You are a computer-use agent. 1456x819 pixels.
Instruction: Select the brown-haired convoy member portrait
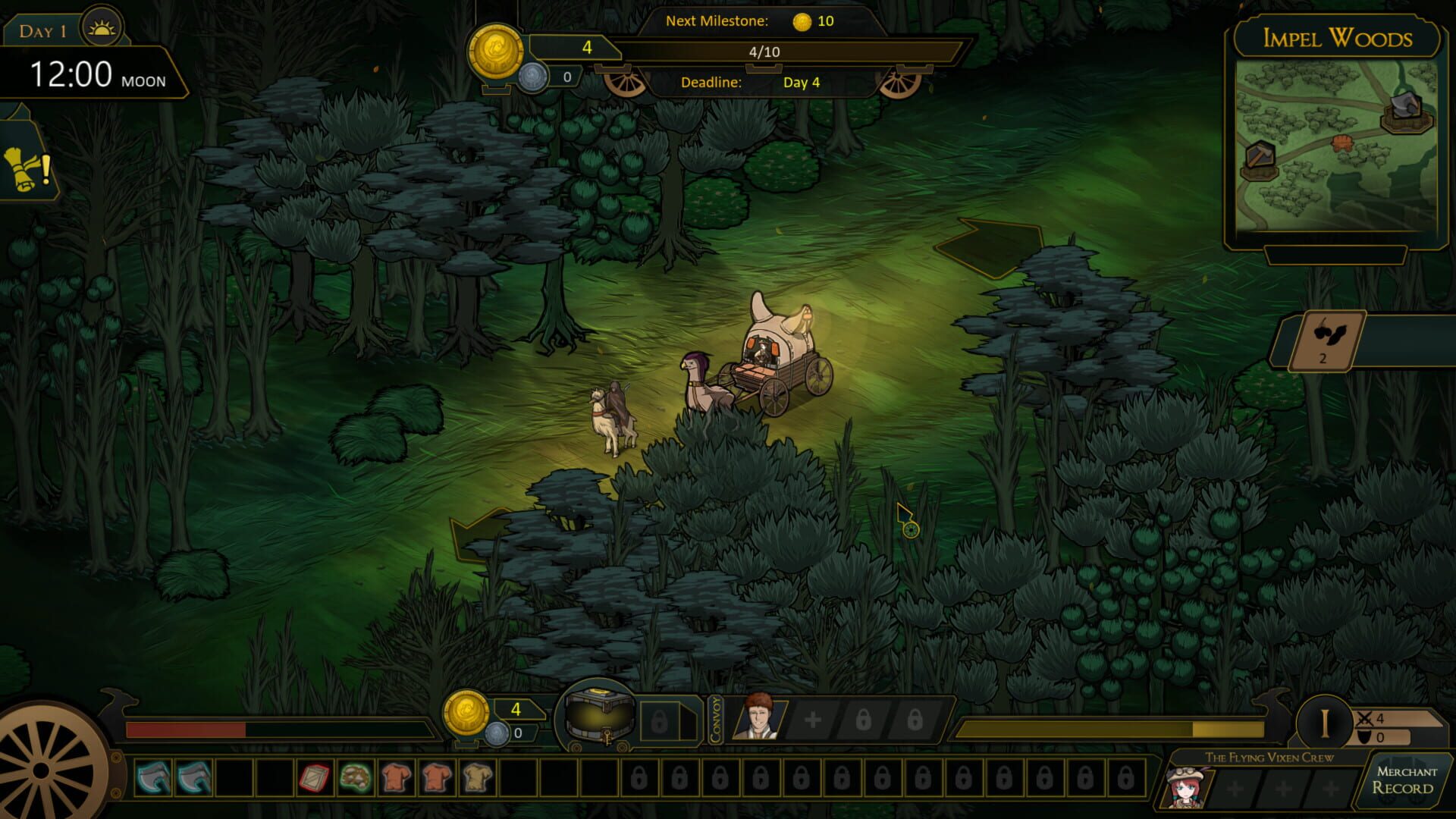tap(757, 717)
